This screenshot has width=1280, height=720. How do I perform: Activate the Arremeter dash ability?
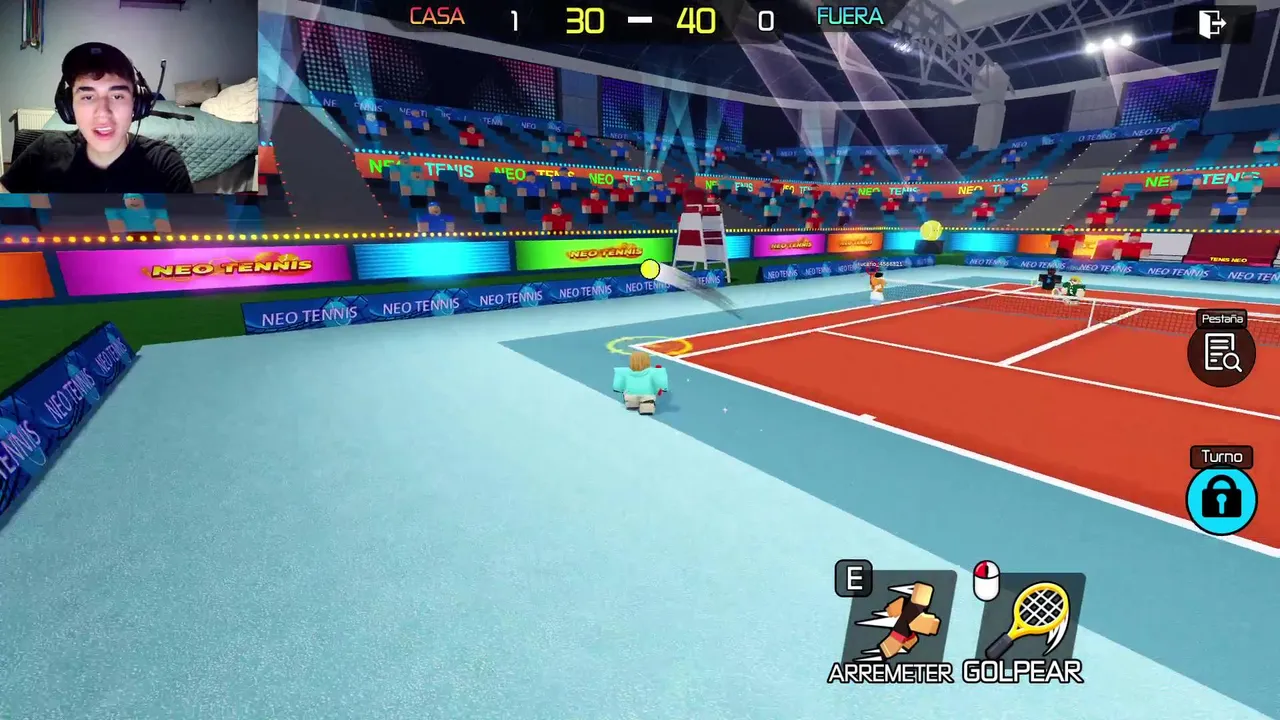click(x=897, y=621)
